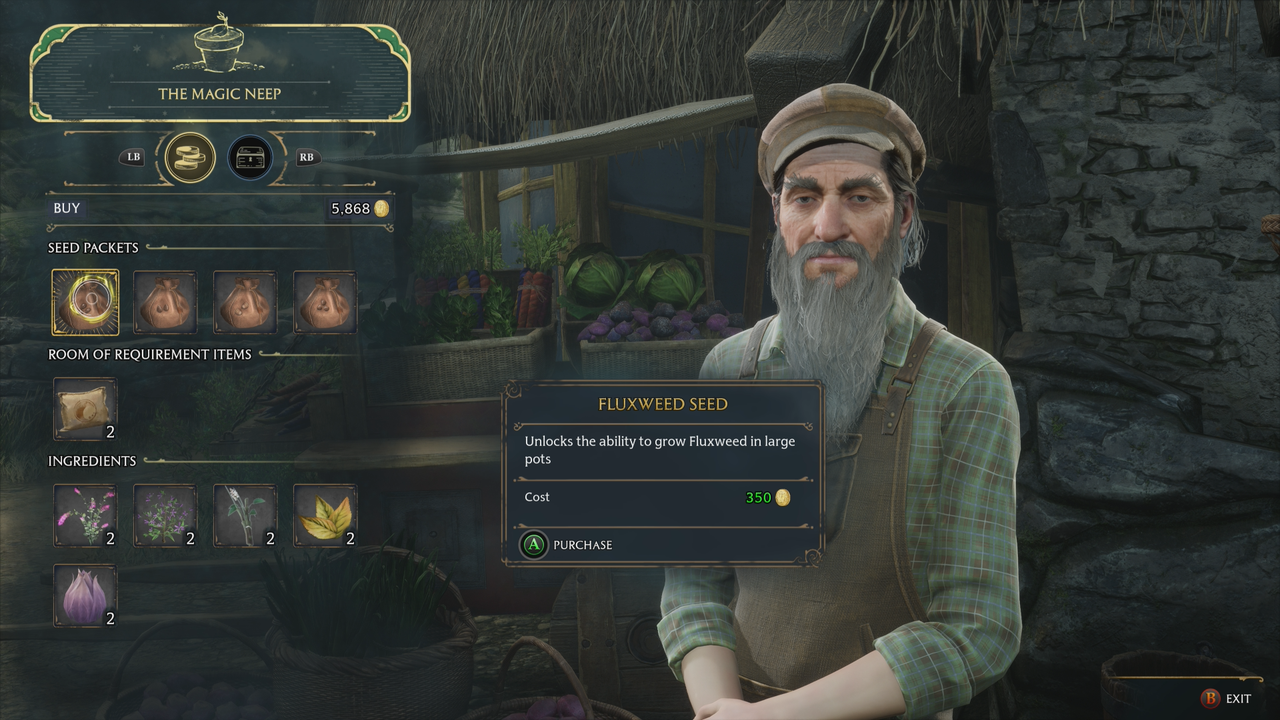Viewport: 1280px width, 720px height.
Task: Select the purple flowered plant ingredient
Action: click(165, 515)
